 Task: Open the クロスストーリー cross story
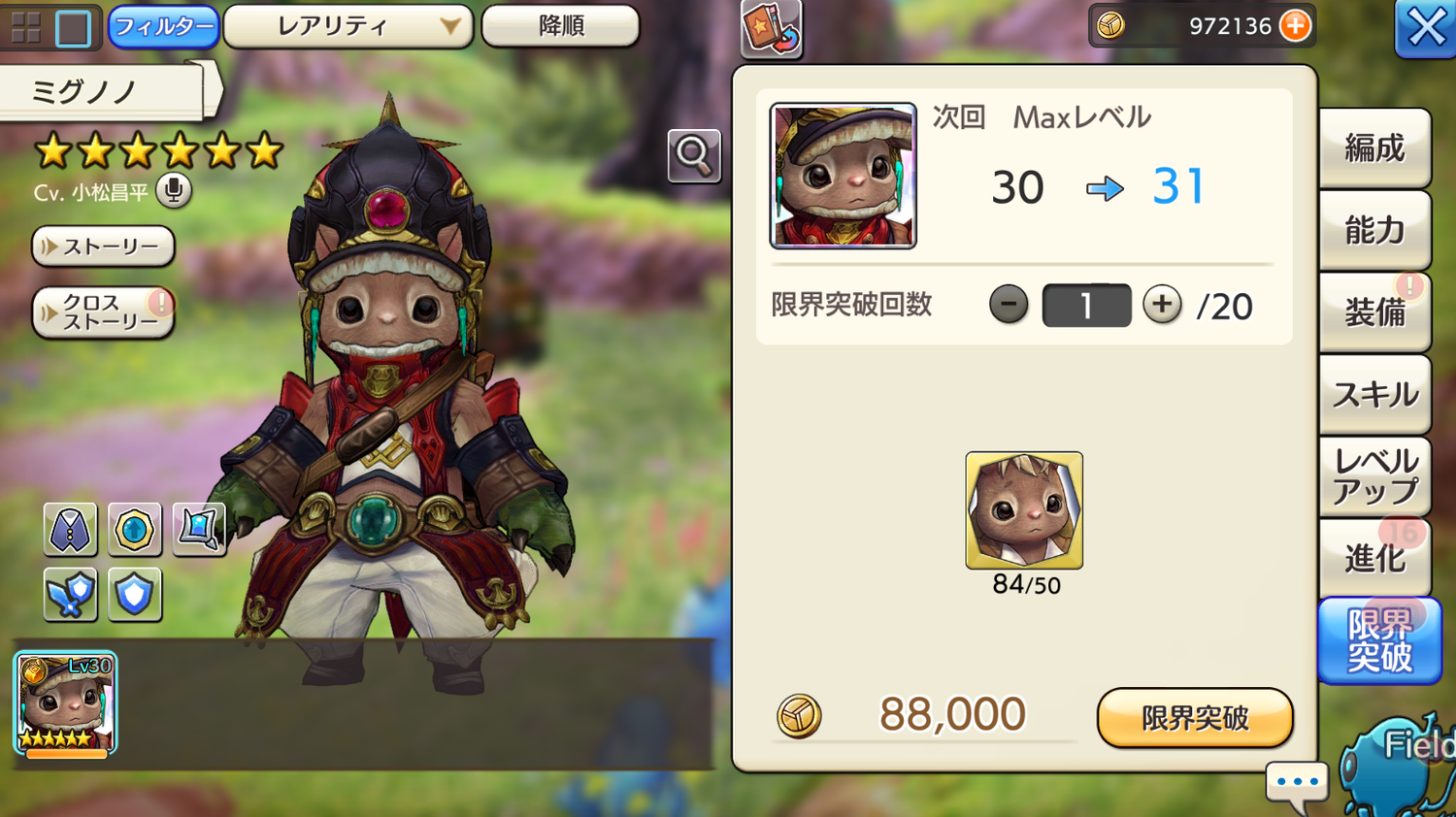103,312
